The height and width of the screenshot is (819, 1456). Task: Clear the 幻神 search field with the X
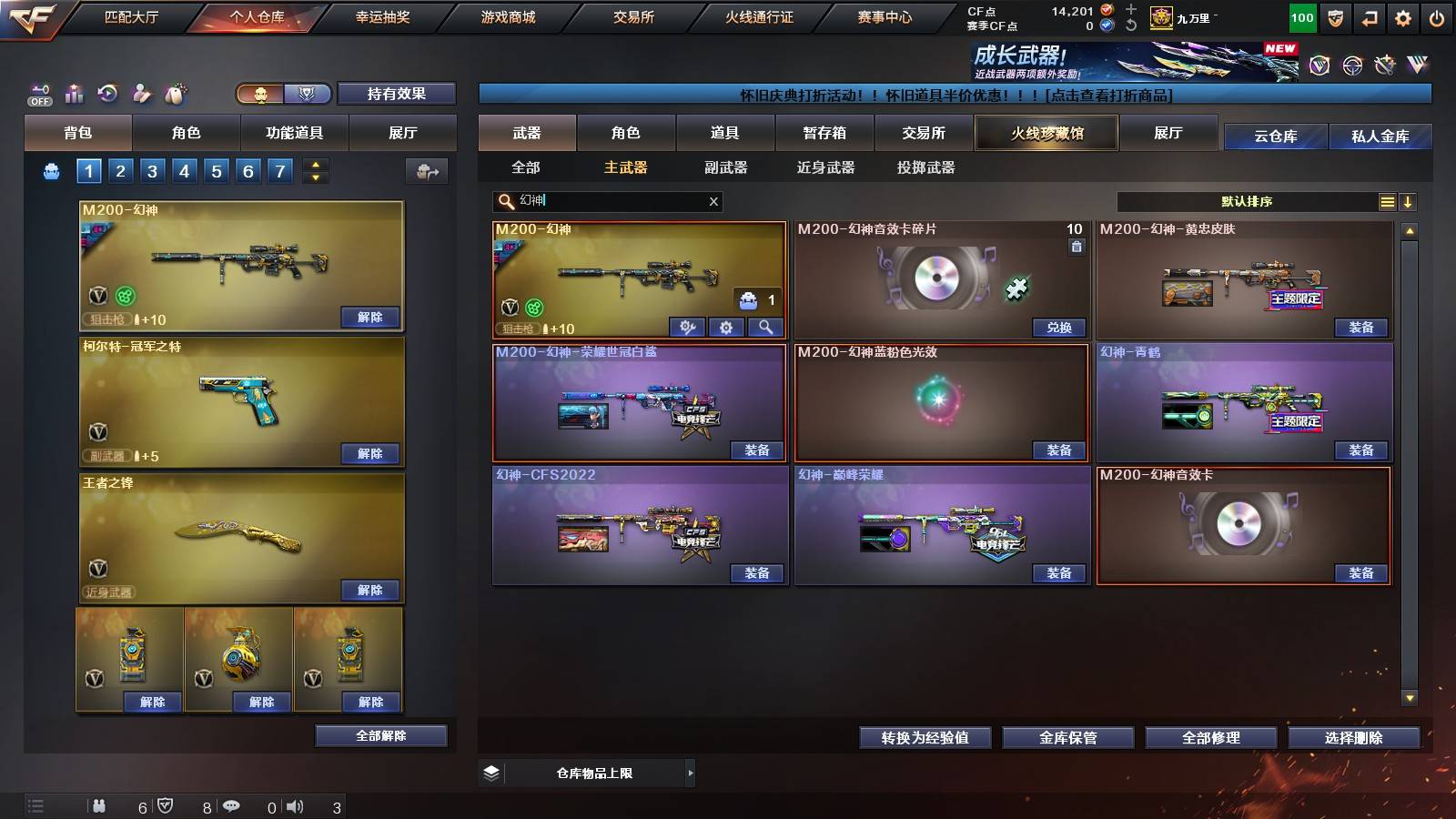pyautogui.click(x=713, y=201)
